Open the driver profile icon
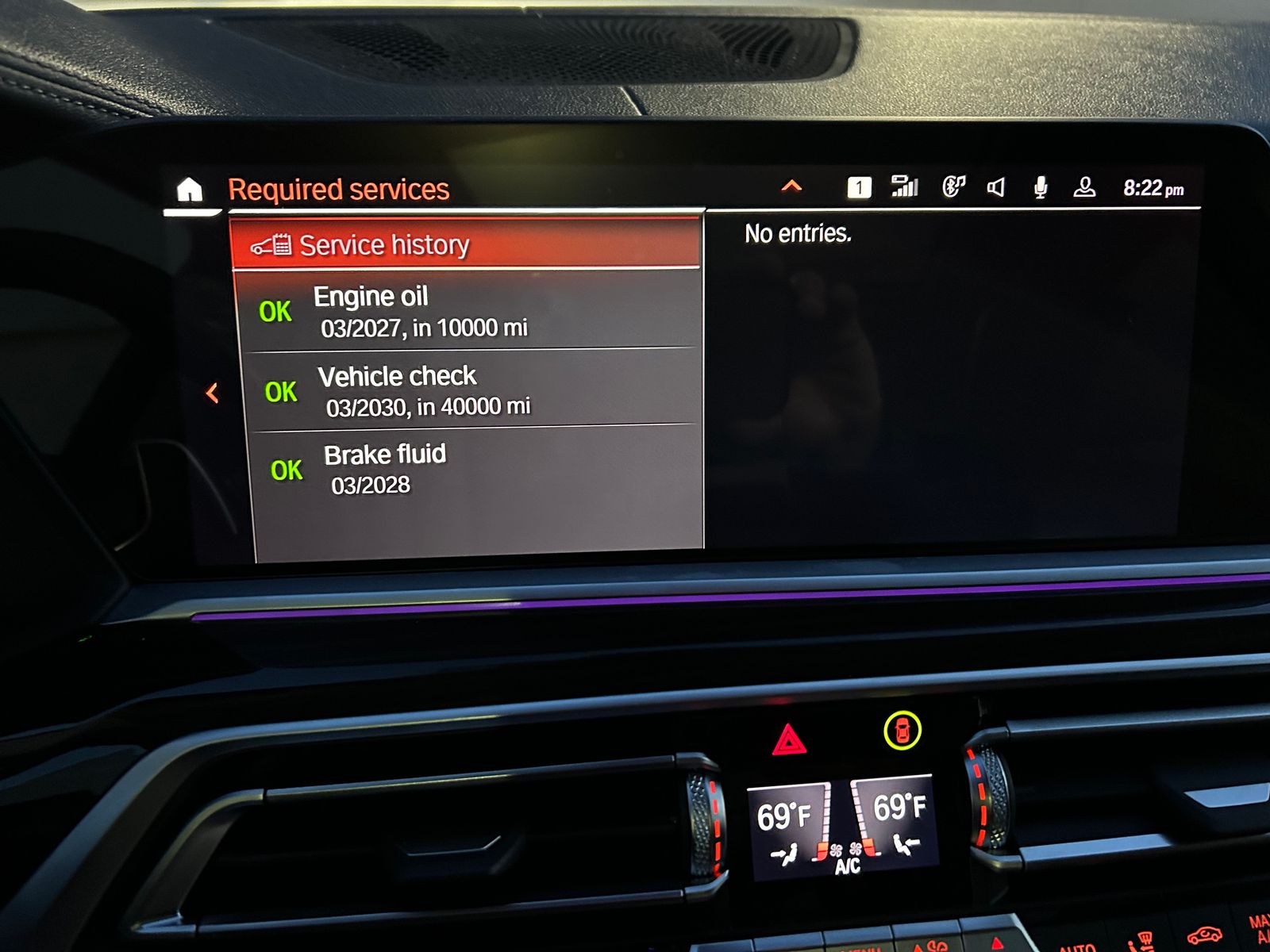1270x952 pixels. (x=1086, y=187)
